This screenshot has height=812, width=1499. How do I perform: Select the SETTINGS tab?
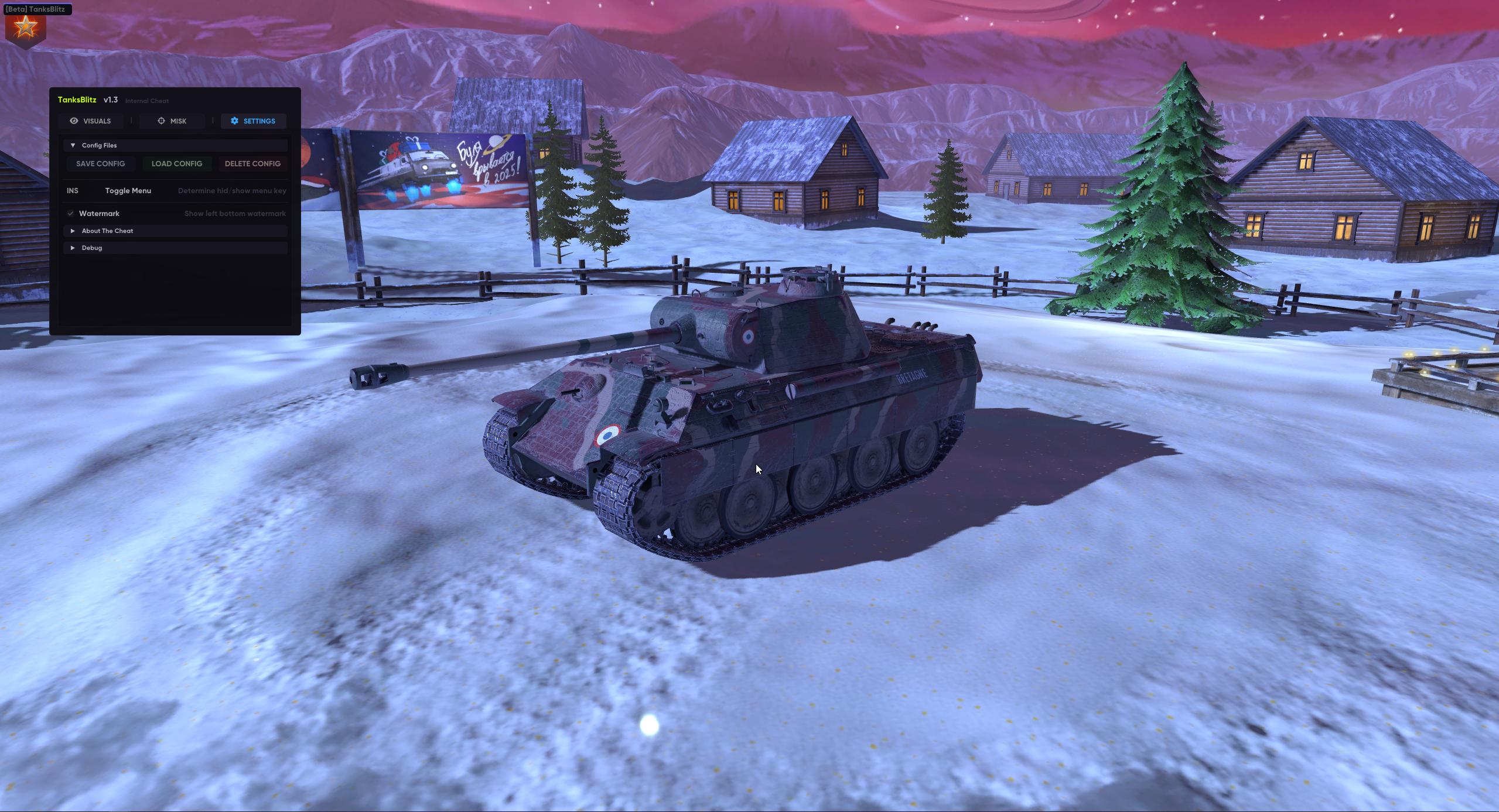click(253, 121)
